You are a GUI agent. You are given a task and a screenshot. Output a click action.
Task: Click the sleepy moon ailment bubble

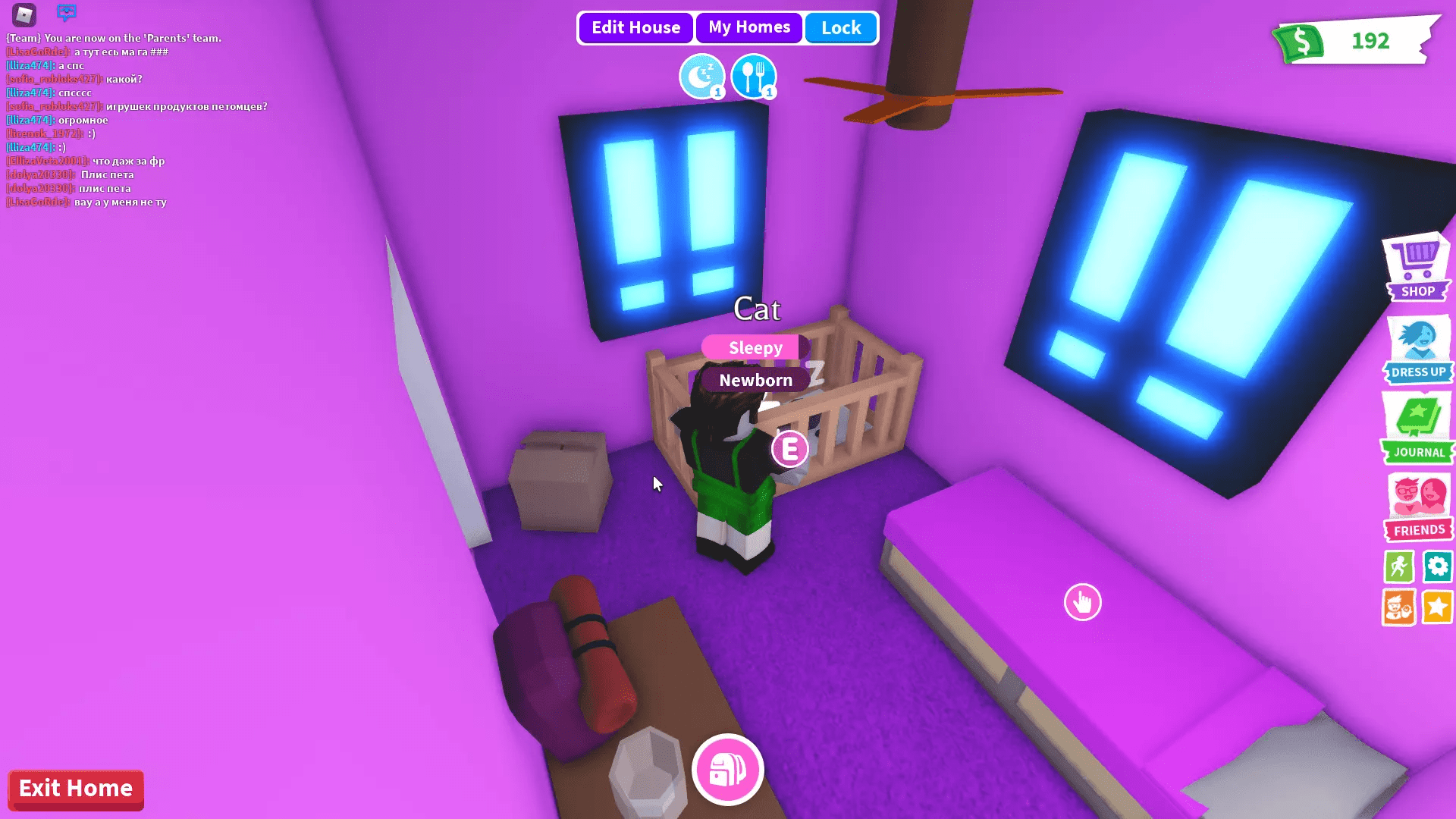click(x=702, y=76)
